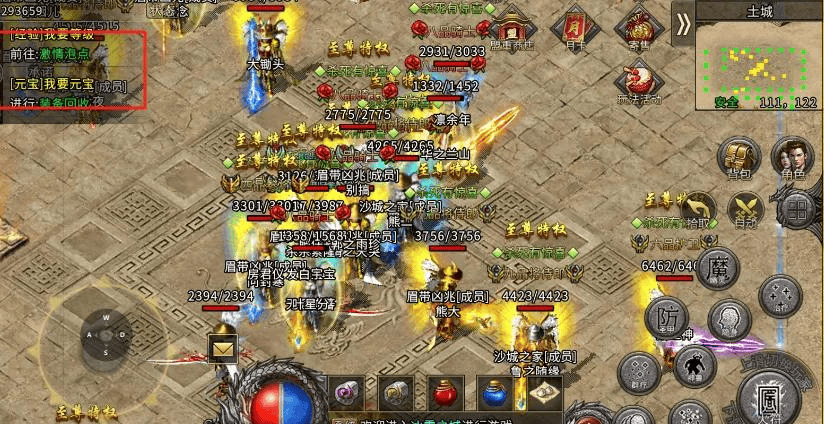Open the 角色 character sheet
This screenshot has width=824, height=424.
792,158
